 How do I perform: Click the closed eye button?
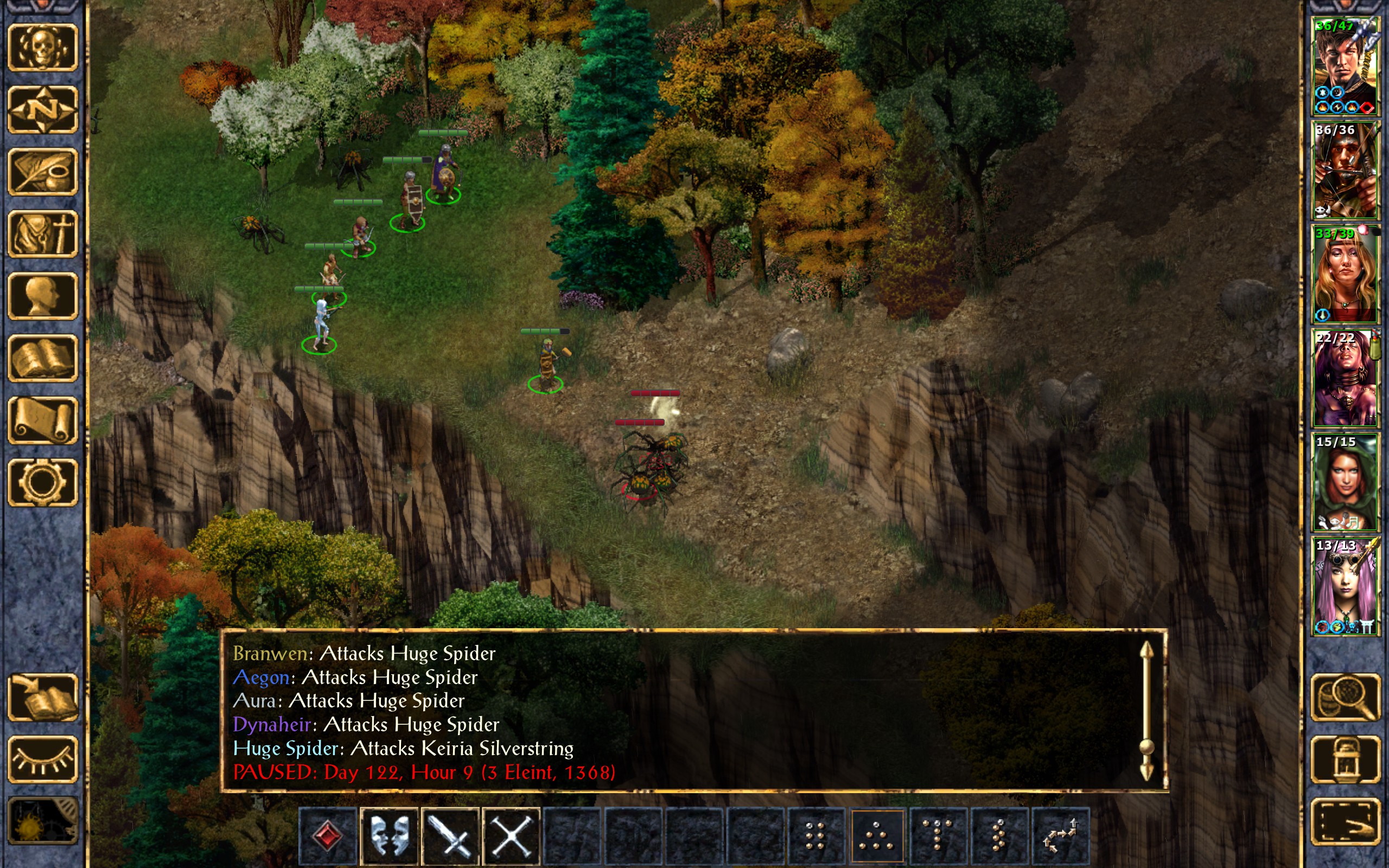(42, 759)
